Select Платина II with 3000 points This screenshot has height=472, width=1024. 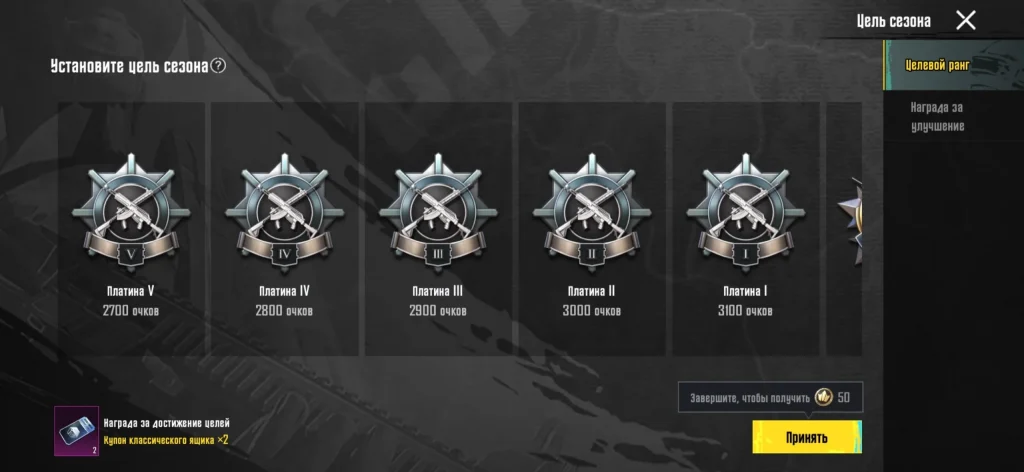click(x=591, y=230)
